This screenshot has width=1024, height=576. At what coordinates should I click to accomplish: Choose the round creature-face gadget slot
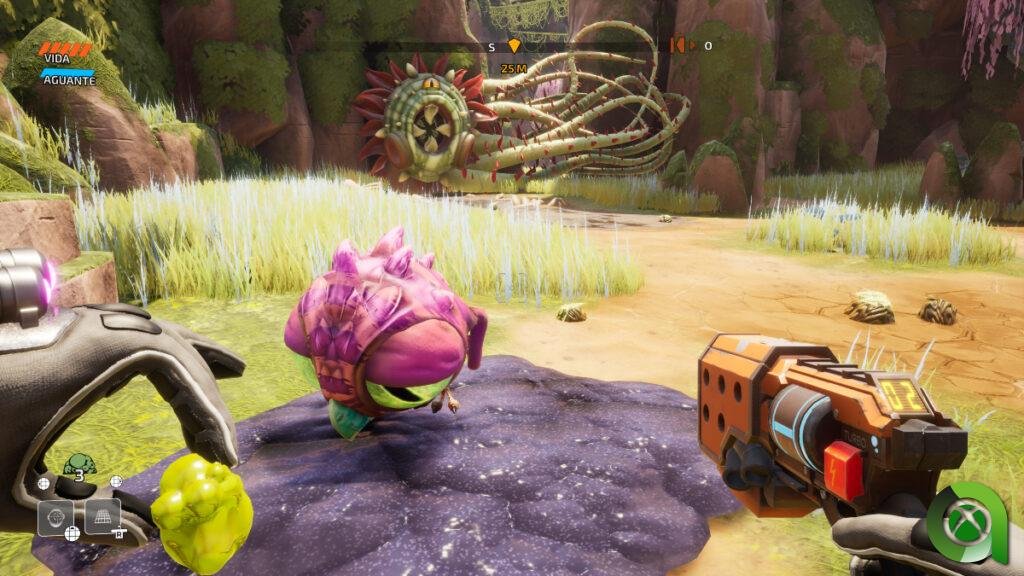pyautogui.click(x=54, y=517)
